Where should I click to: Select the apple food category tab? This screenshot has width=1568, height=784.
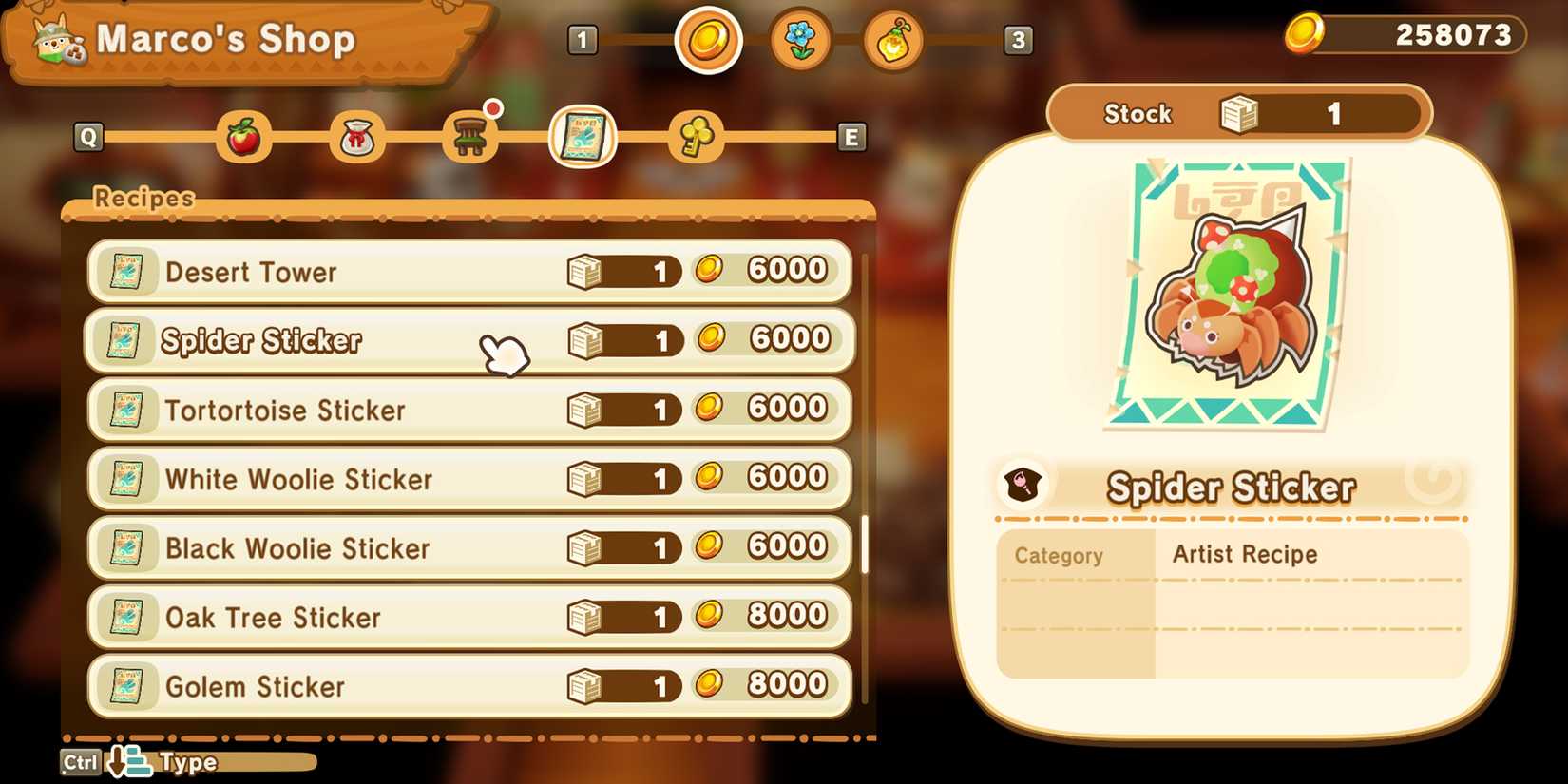[245, 137]
